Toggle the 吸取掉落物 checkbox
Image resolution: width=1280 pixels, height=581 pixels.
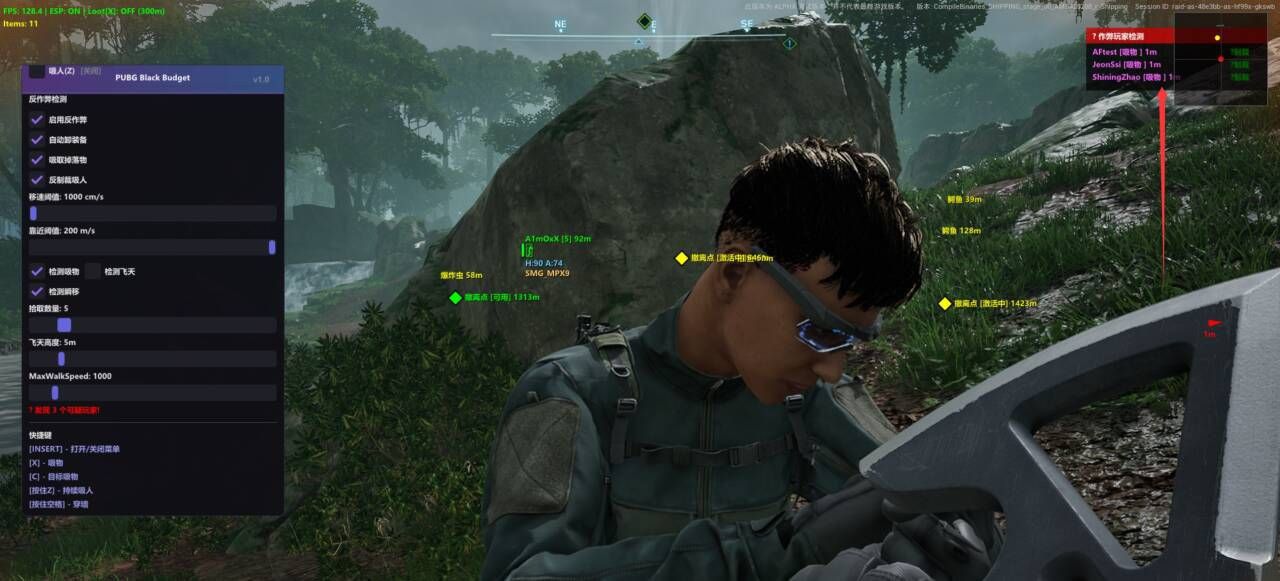[37, 160]
